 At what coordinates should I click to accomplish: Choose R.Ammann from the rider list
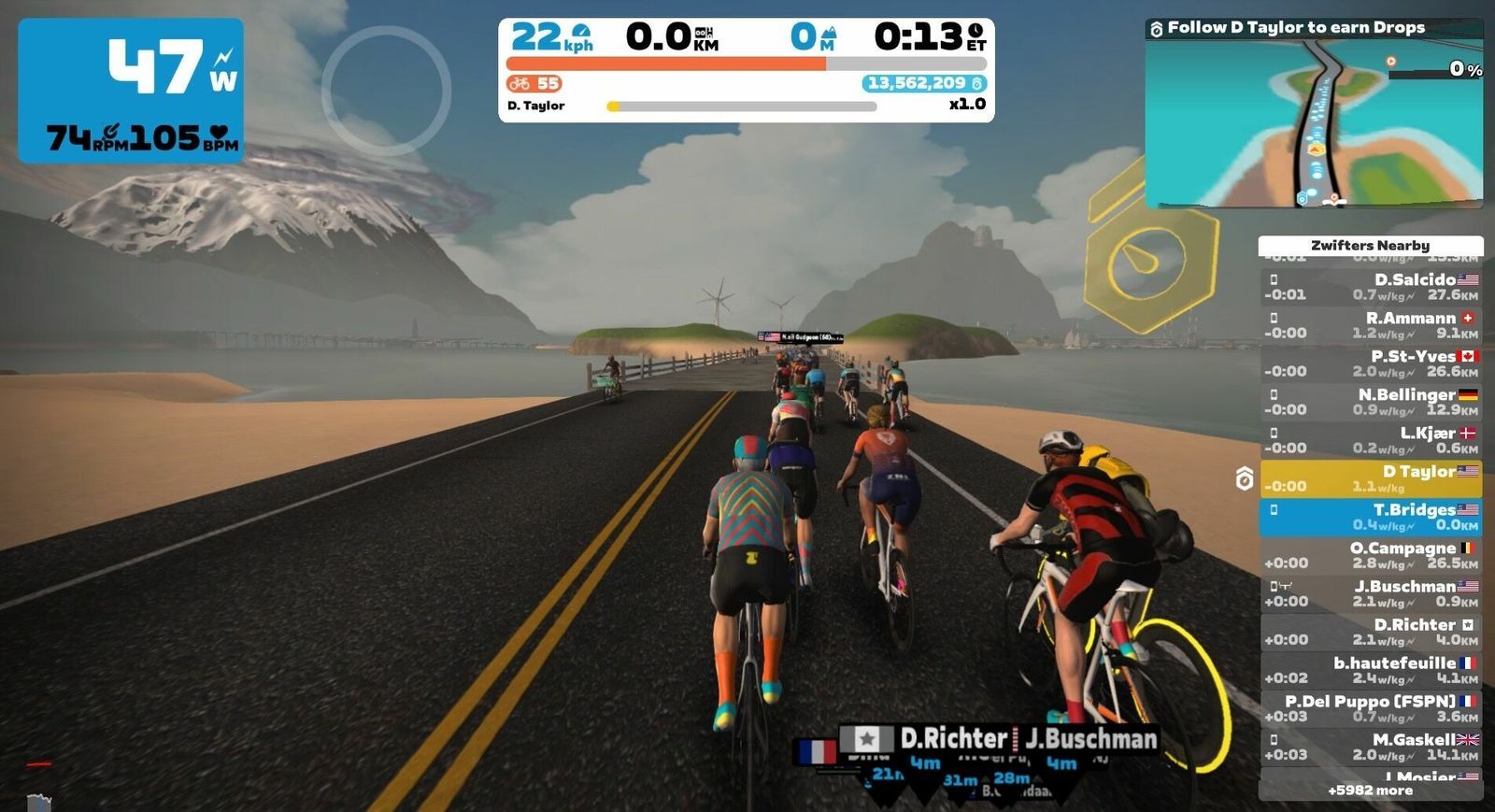tap(1370, 325)
